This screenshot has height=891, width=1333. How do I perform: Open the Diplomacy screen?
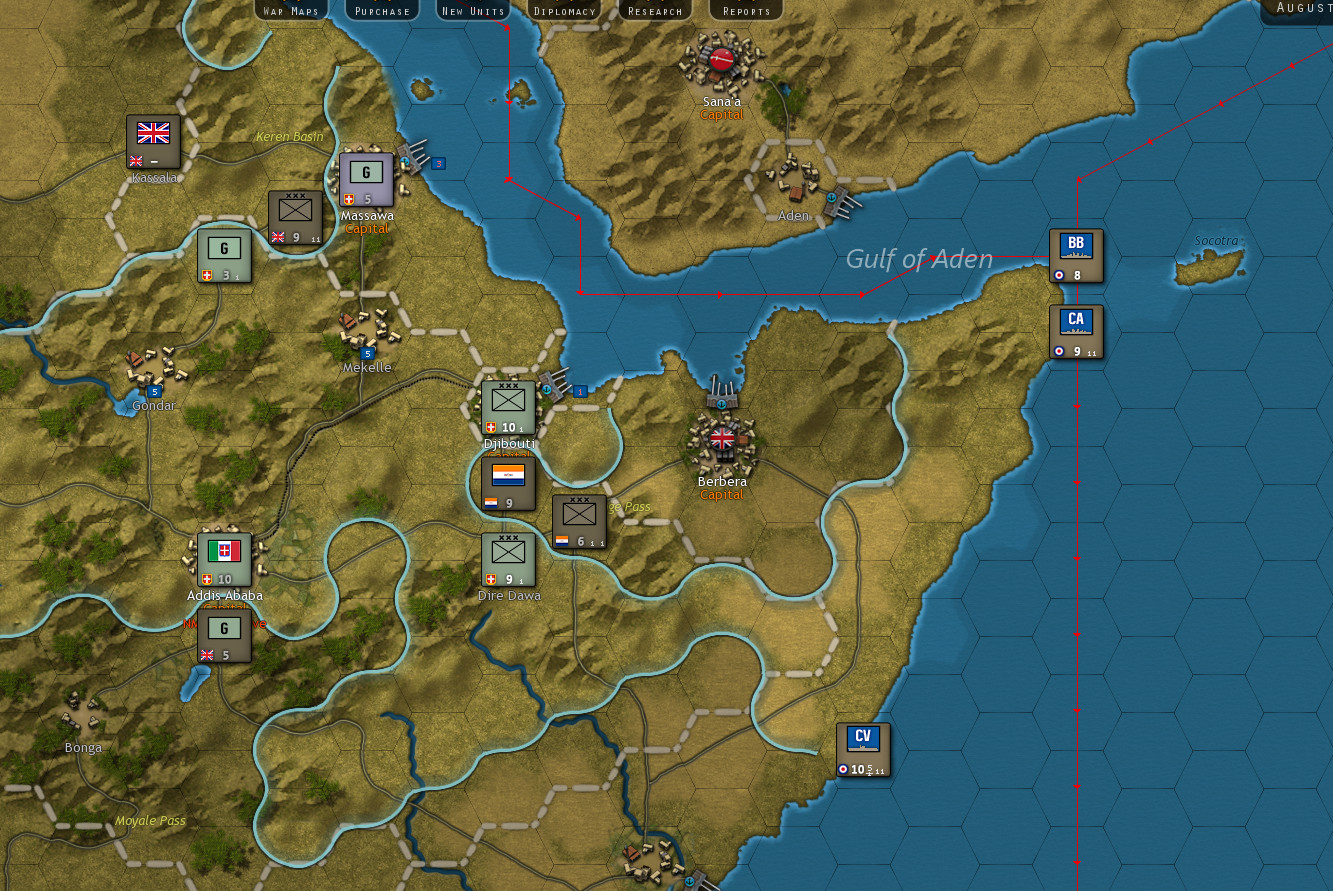(564, 10)
